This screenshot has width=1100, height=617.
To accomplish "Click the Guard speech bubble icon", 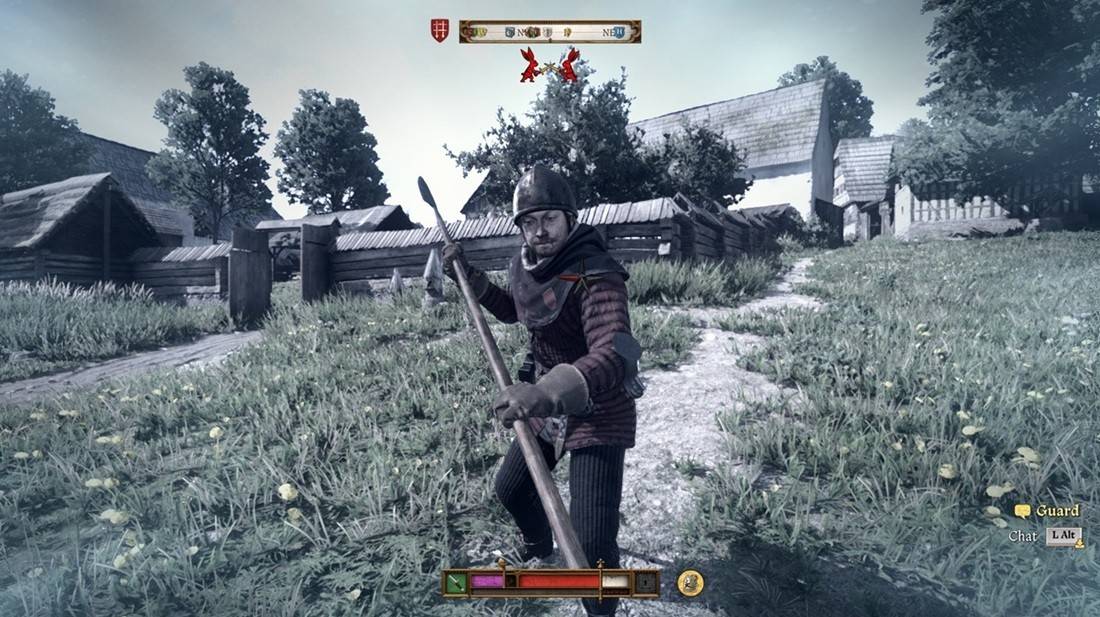I will 1022,511.
